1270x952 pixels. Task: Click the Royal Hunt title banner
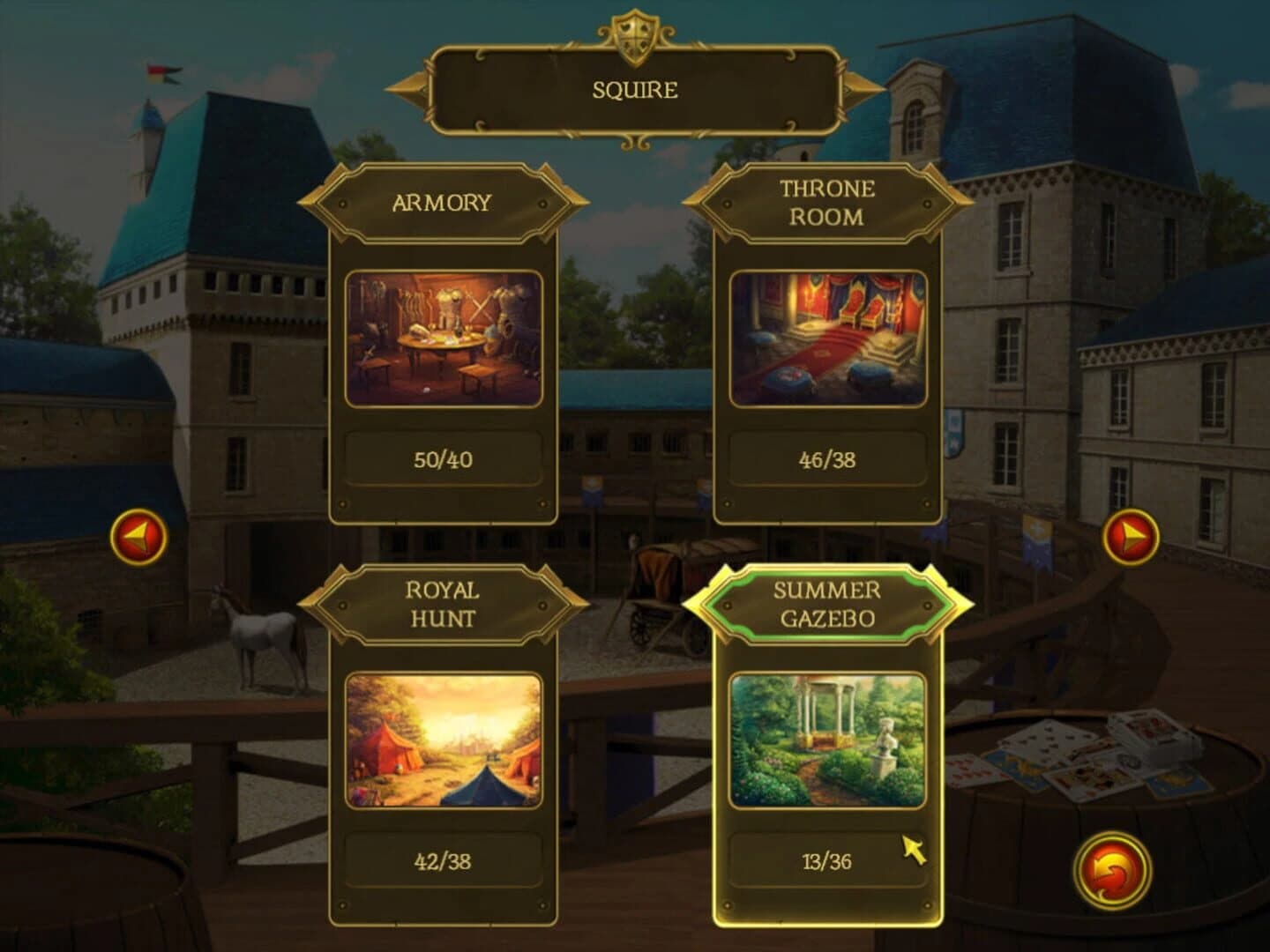point(443,604)
